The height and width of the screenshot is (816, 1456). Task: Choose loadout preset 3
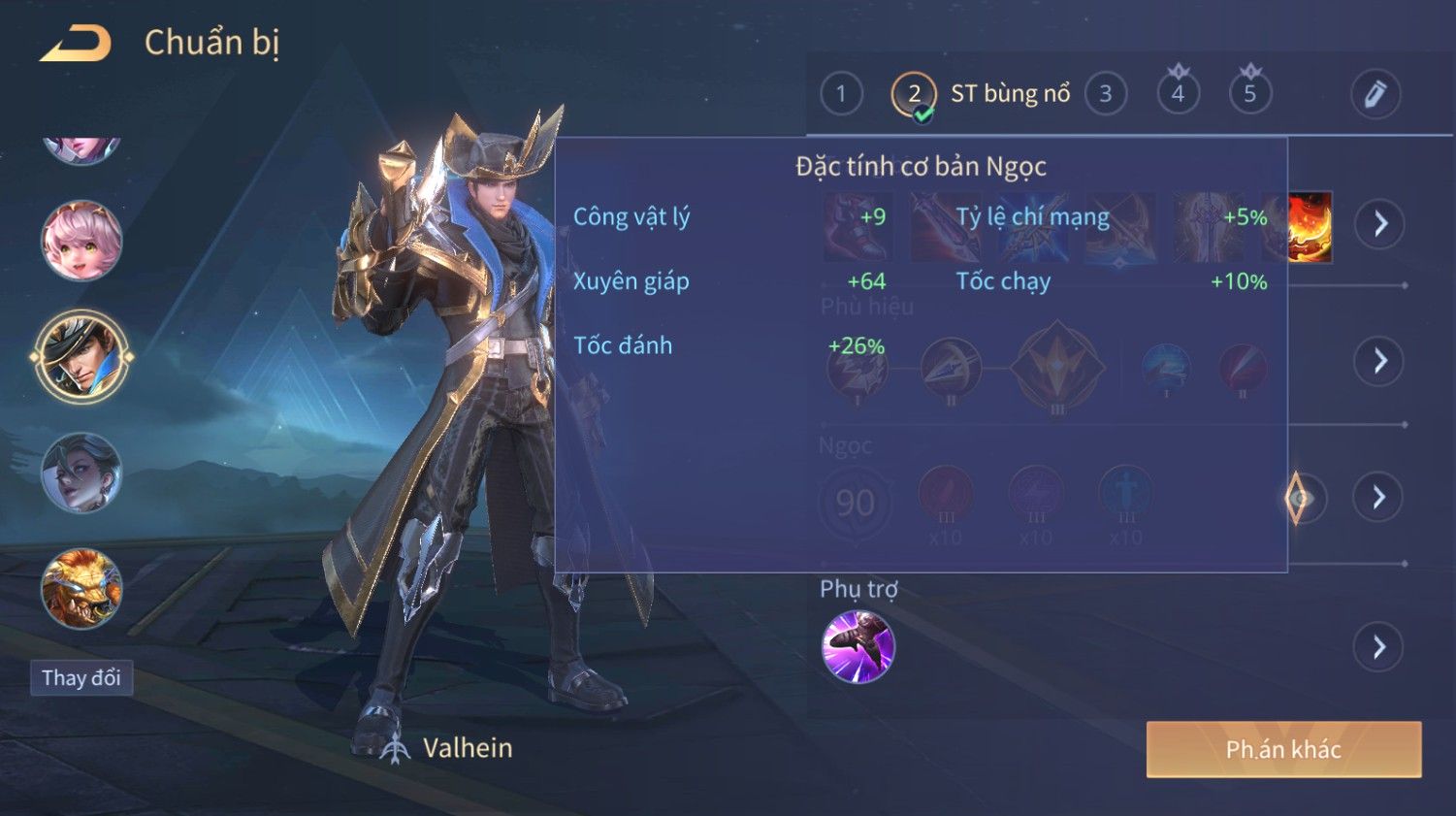[x=1105, y=94]
